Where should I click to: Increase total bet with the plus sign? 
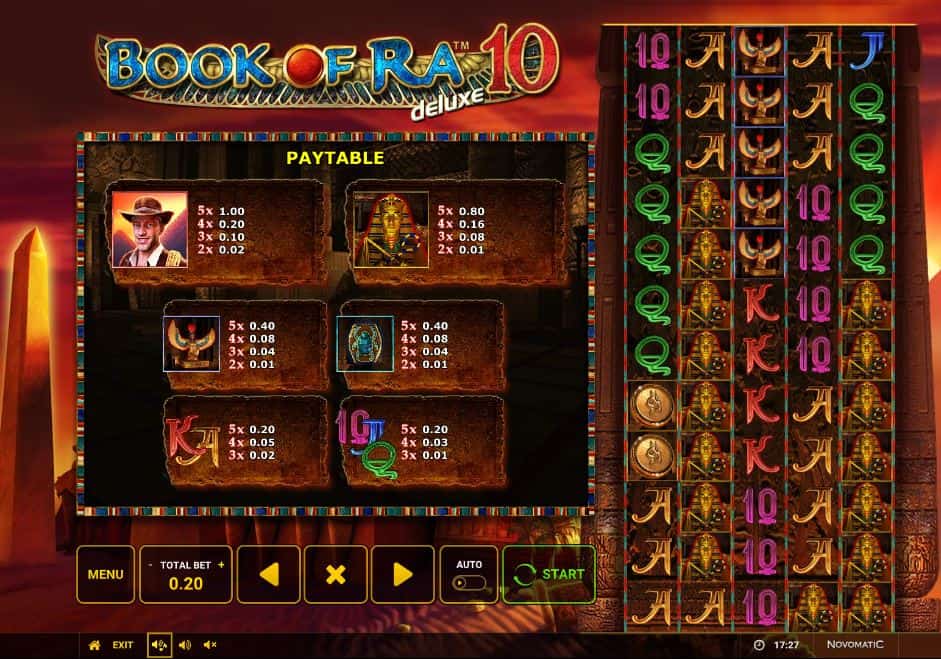[221, 564]
